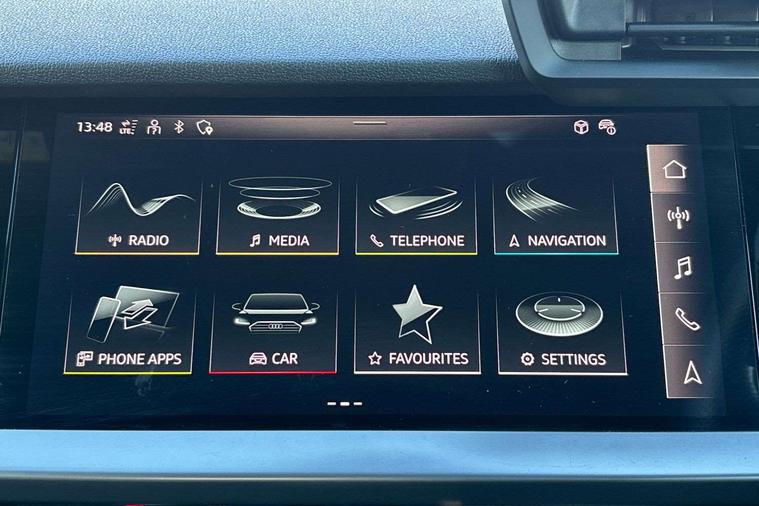759x506 pixels.
Task: Launch the Navigation tile
Action: [556, 215]
